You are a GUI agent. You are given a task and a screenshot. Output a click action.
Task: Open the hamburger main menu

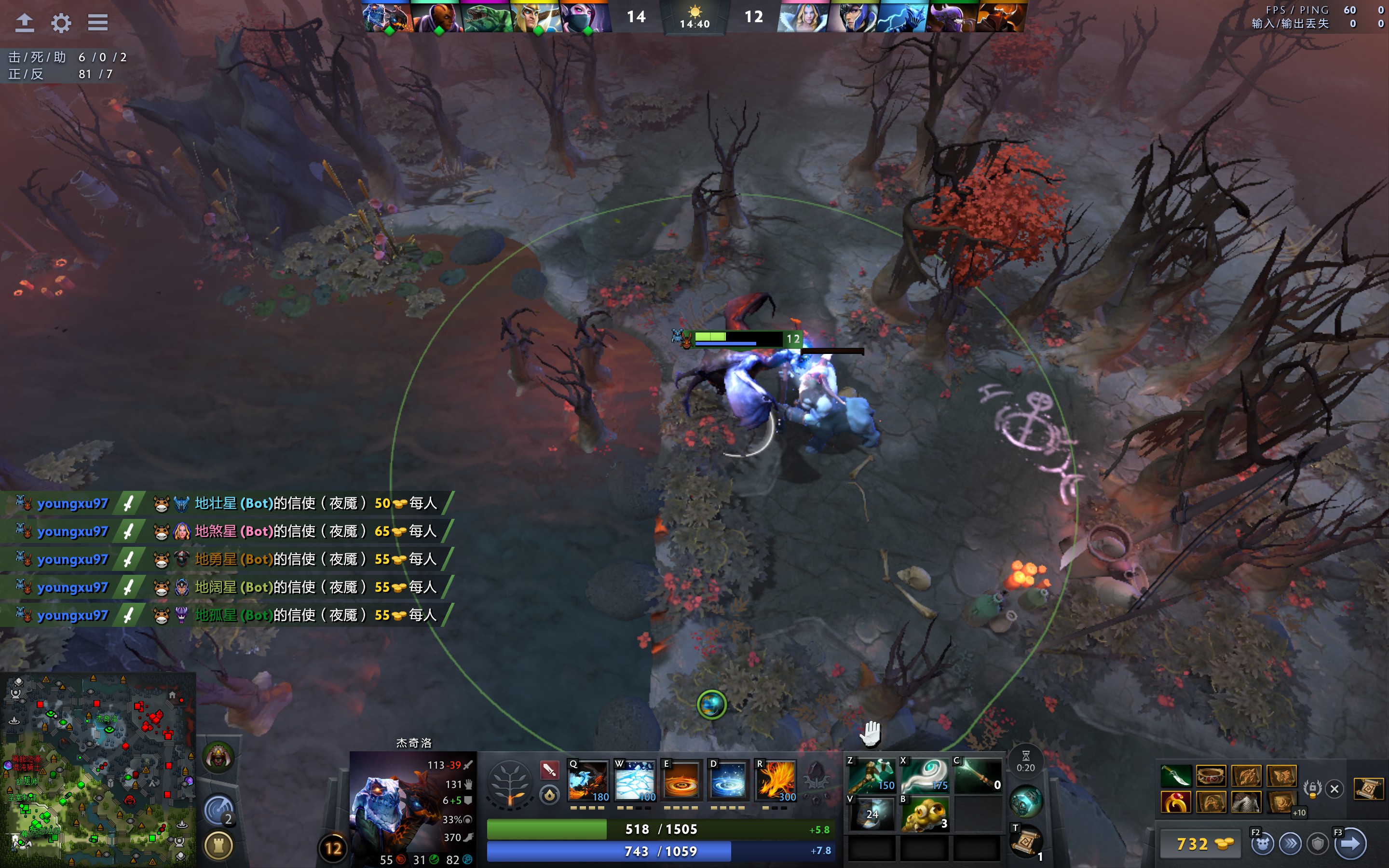[97, 23]
